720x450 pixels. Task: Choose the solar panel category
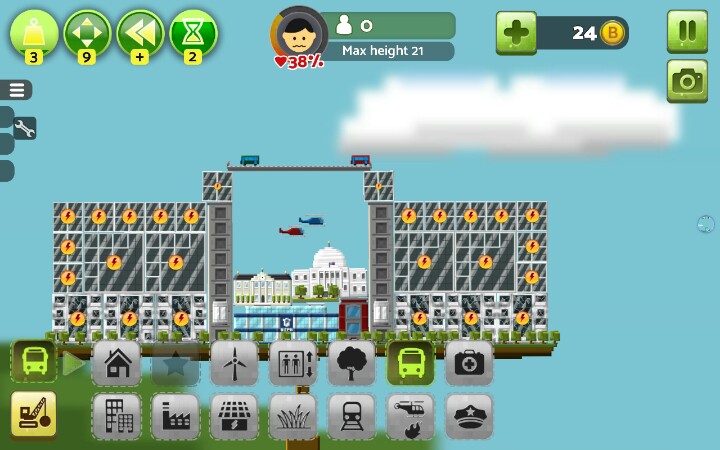coord(234,416)
